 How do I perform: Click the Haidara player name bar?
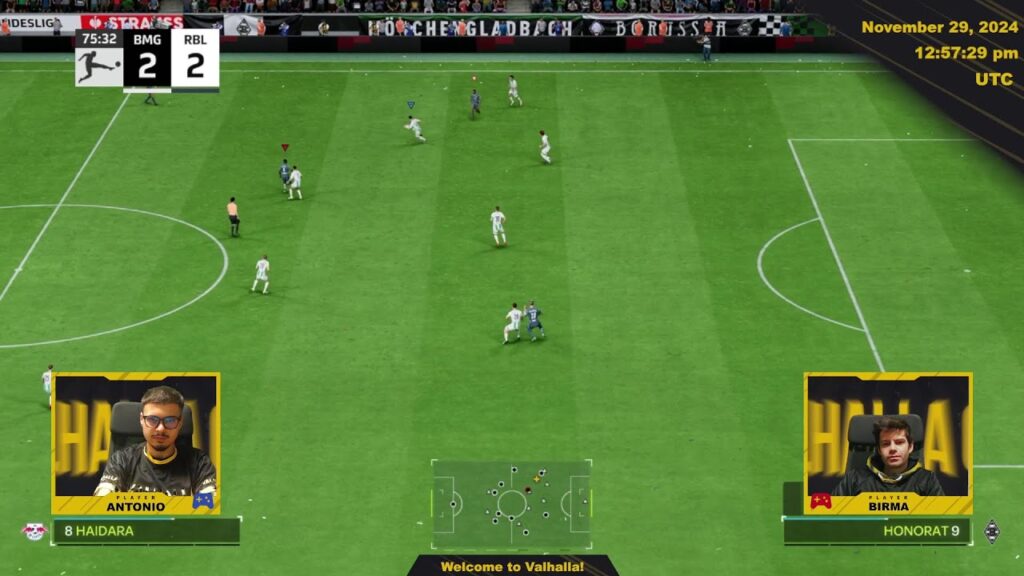pos(146,531)
